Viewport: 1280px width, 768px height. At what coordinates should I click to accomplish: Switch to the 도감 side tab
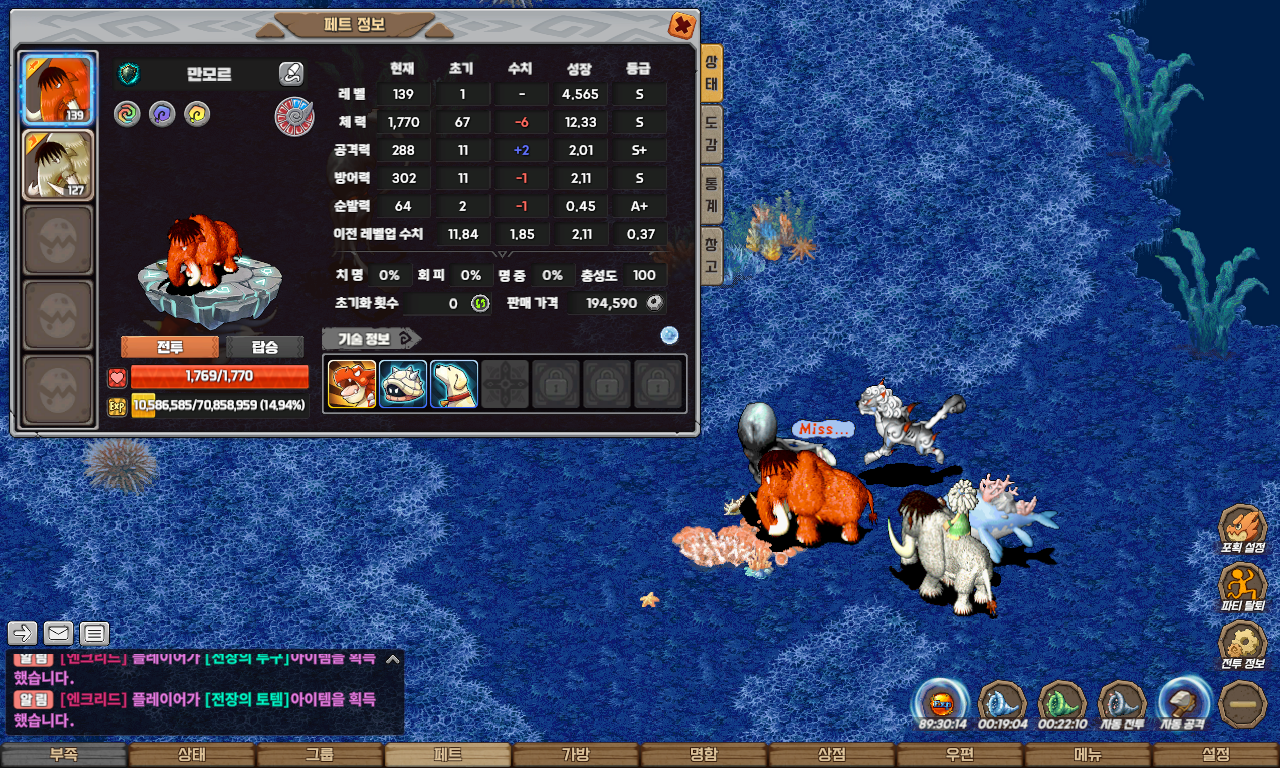tap(711, 135)
